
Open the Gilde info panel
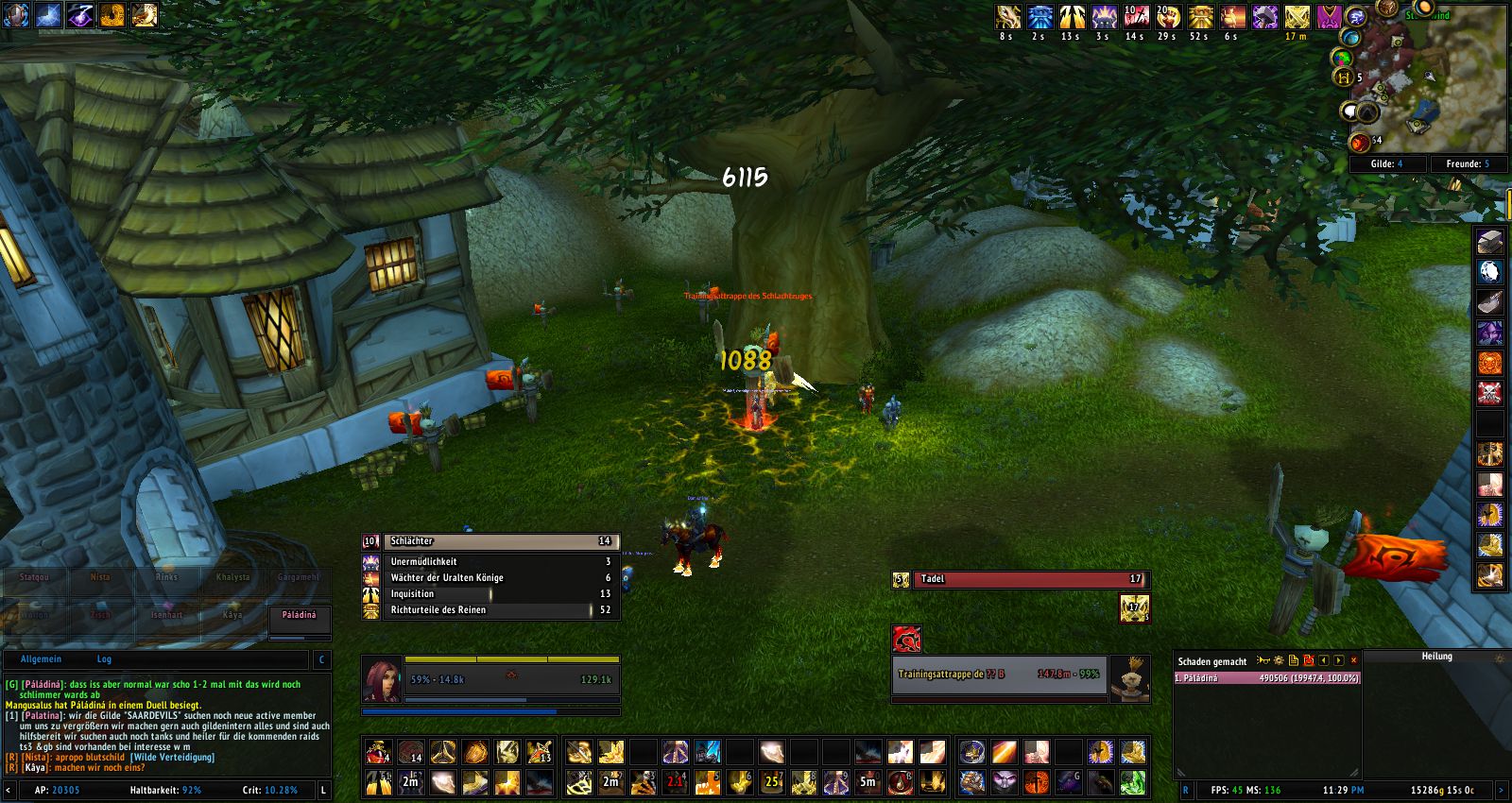click(1386, 163)
